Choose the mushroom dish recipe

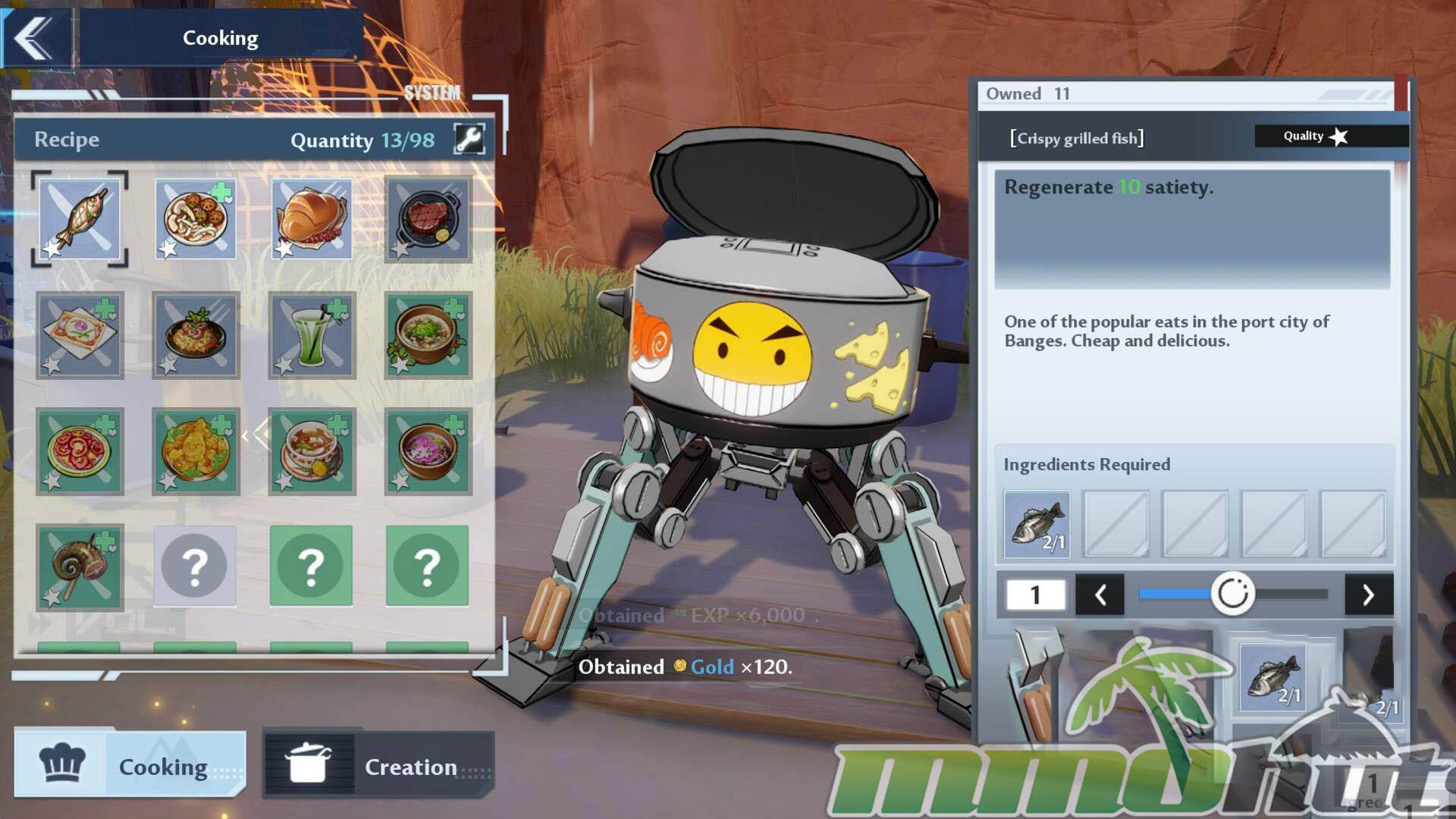[x=196, y=219]
